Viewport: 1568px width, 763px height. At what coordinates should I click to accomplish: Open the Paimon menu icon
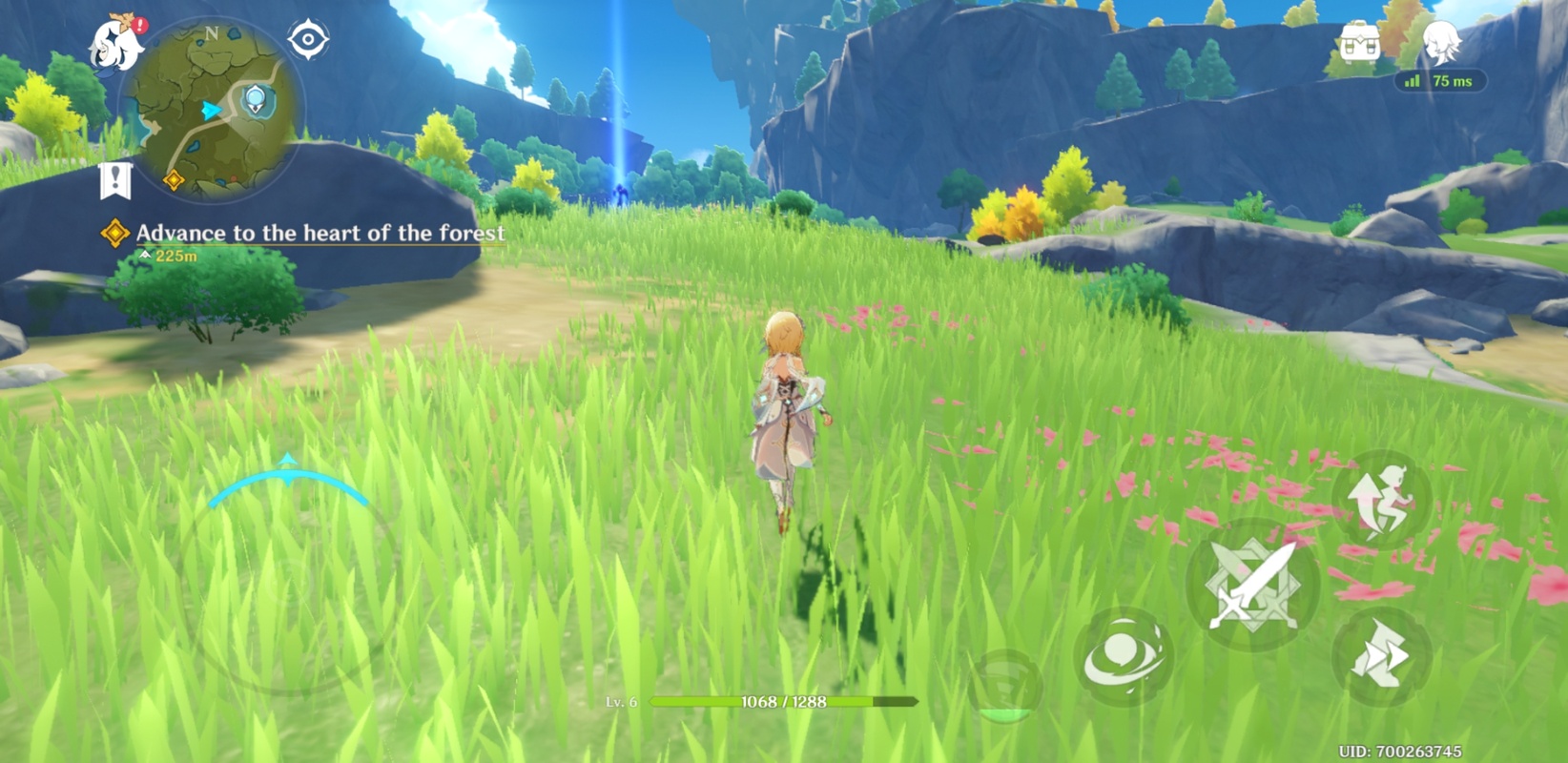(116, 43)
